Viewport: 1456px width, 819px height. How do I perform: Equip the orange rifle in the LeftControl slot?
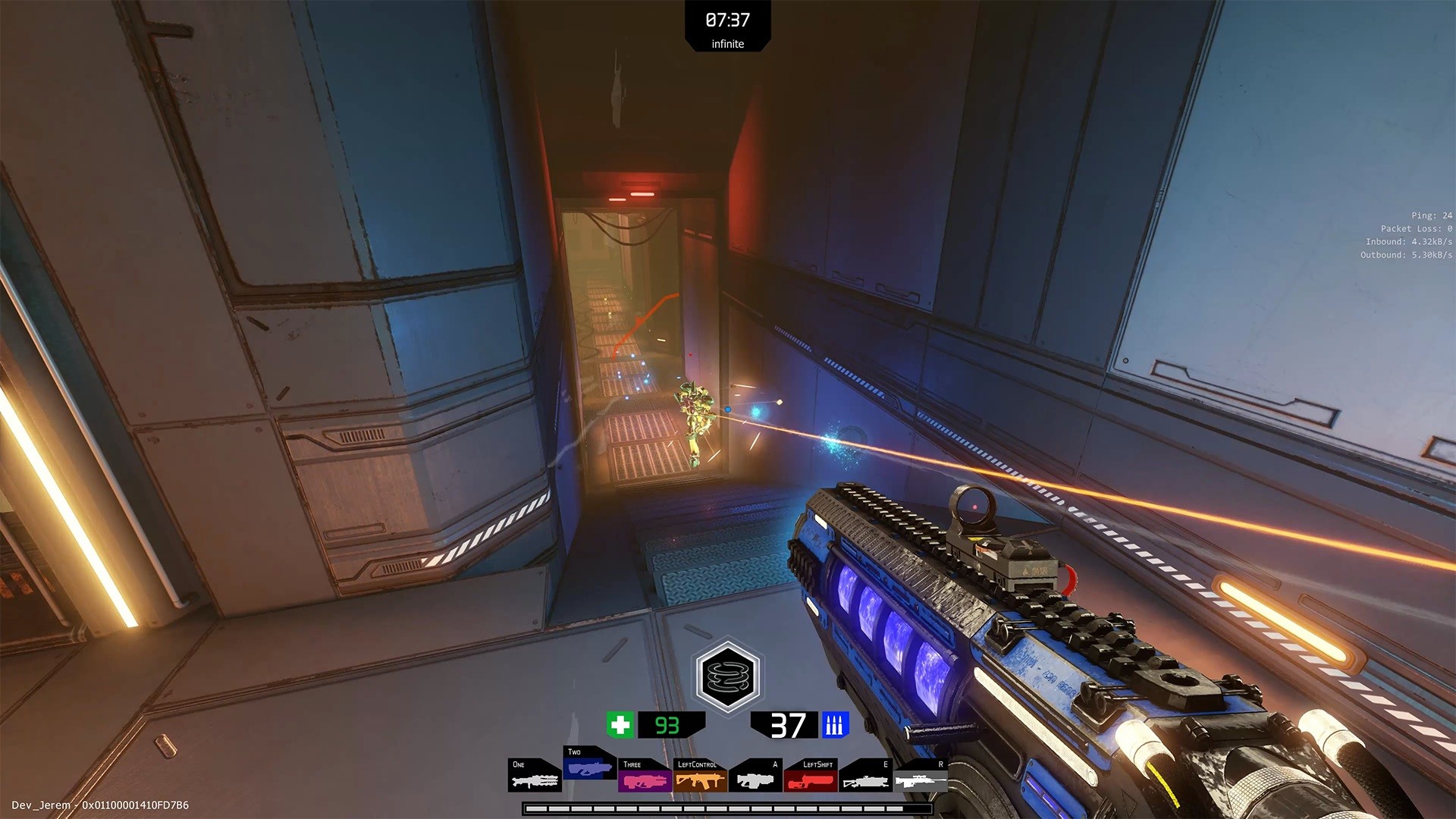click(x=700, y=776)
